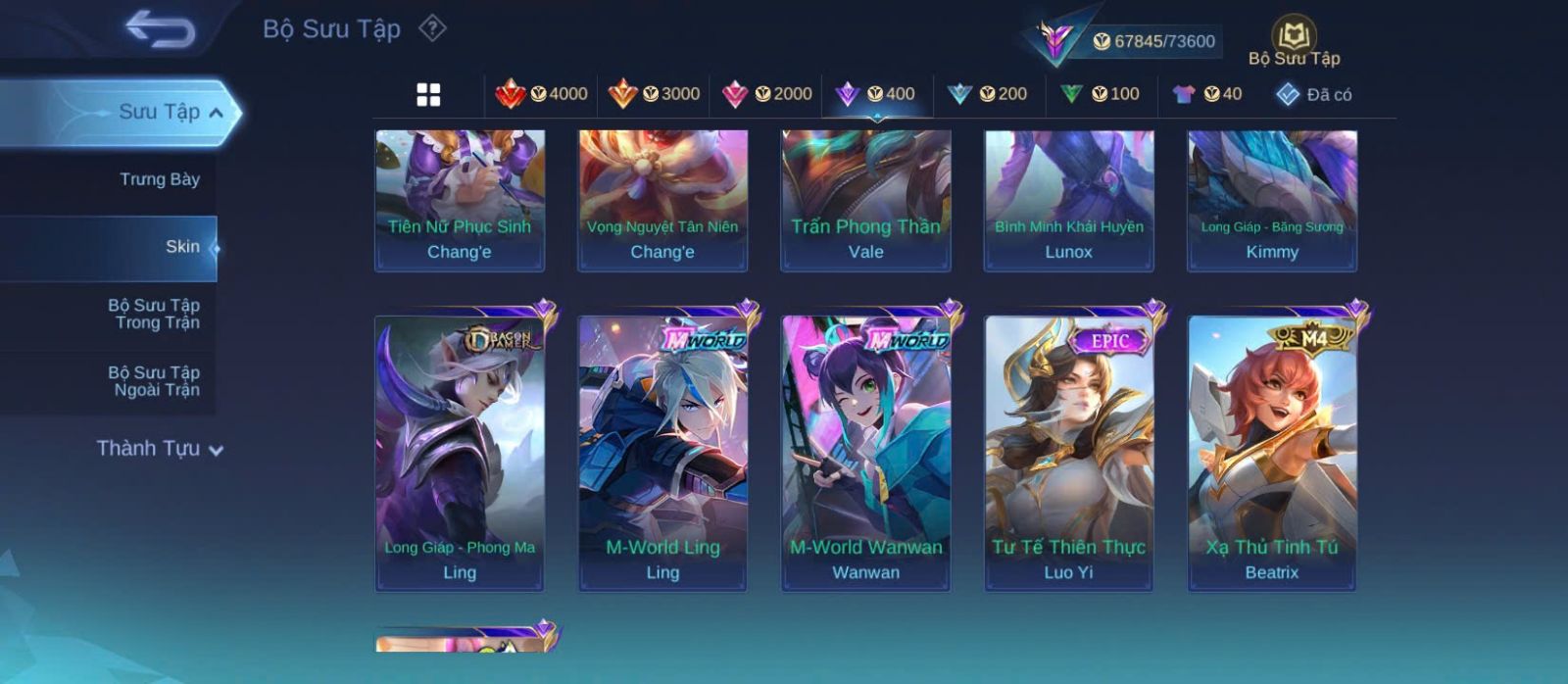Show all skins with grid filter

(x=428, y=95)
